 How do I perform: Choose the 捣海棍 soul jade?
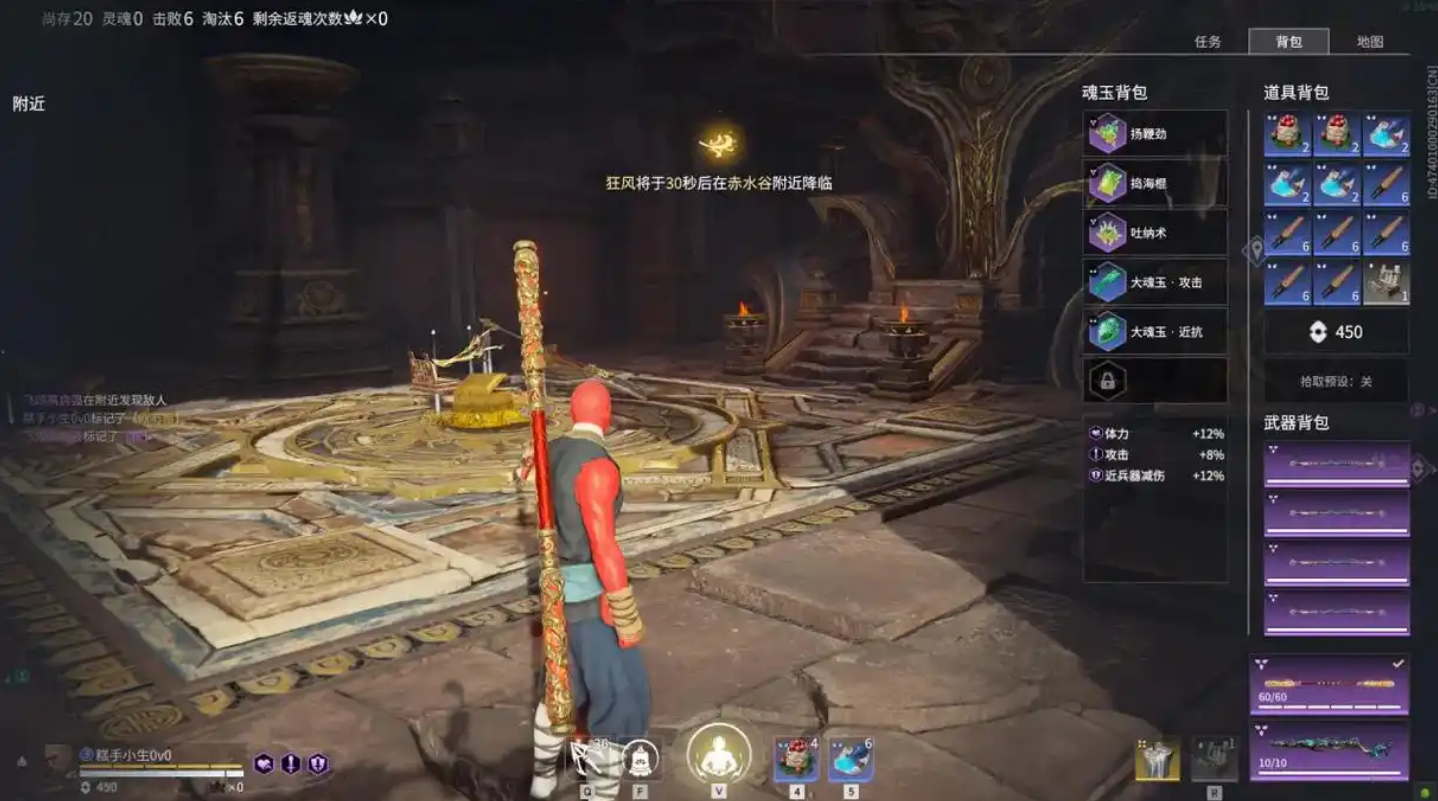[1155, 183]
